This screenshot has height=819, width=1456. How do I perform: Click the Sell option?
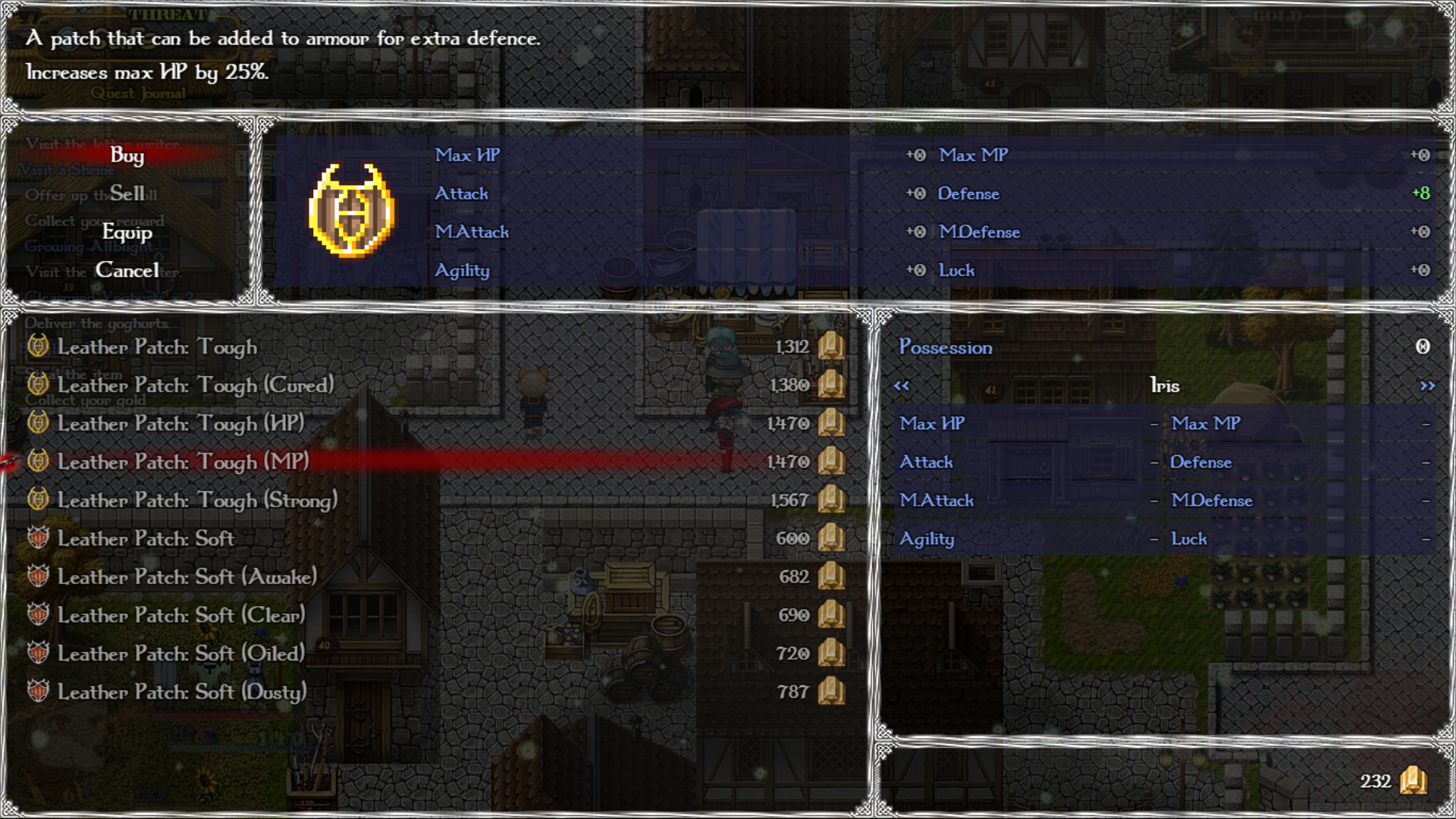pyautogui.click(x=127, y=194)
